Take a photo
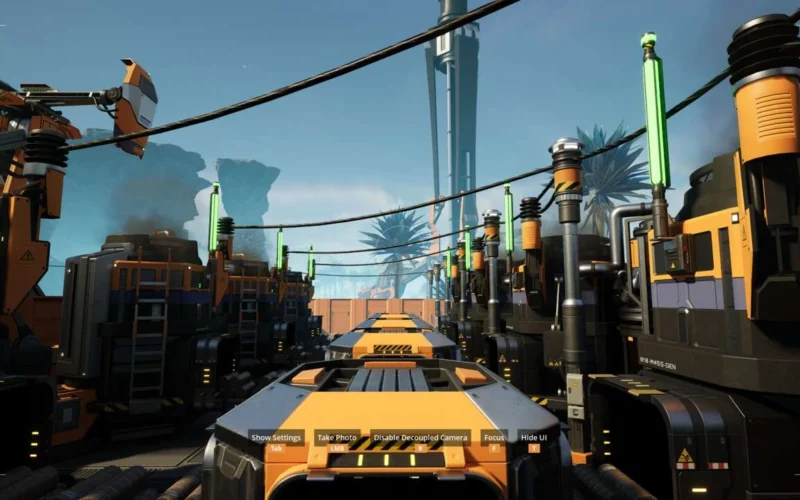 [337, 438]
